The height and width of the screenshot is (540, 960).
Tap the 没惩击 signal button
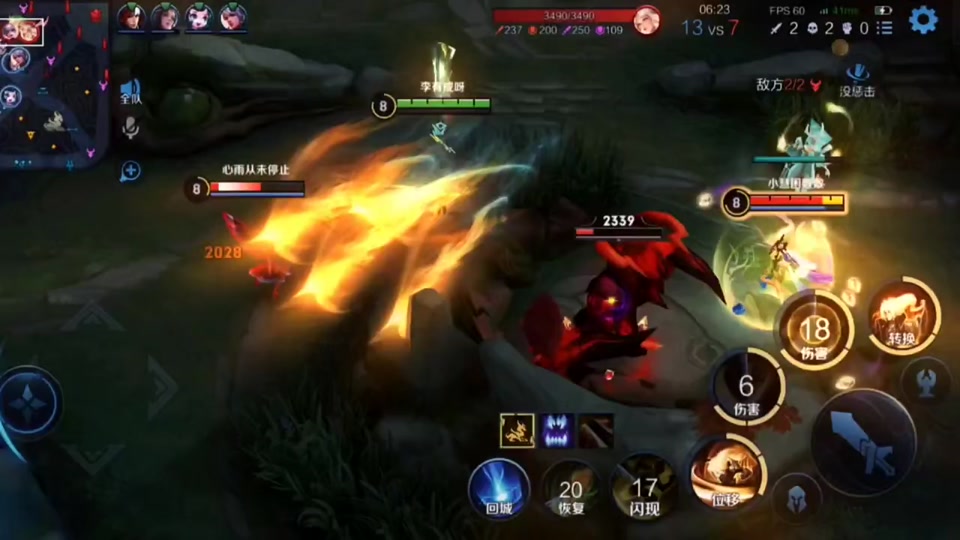coord(858,76)
